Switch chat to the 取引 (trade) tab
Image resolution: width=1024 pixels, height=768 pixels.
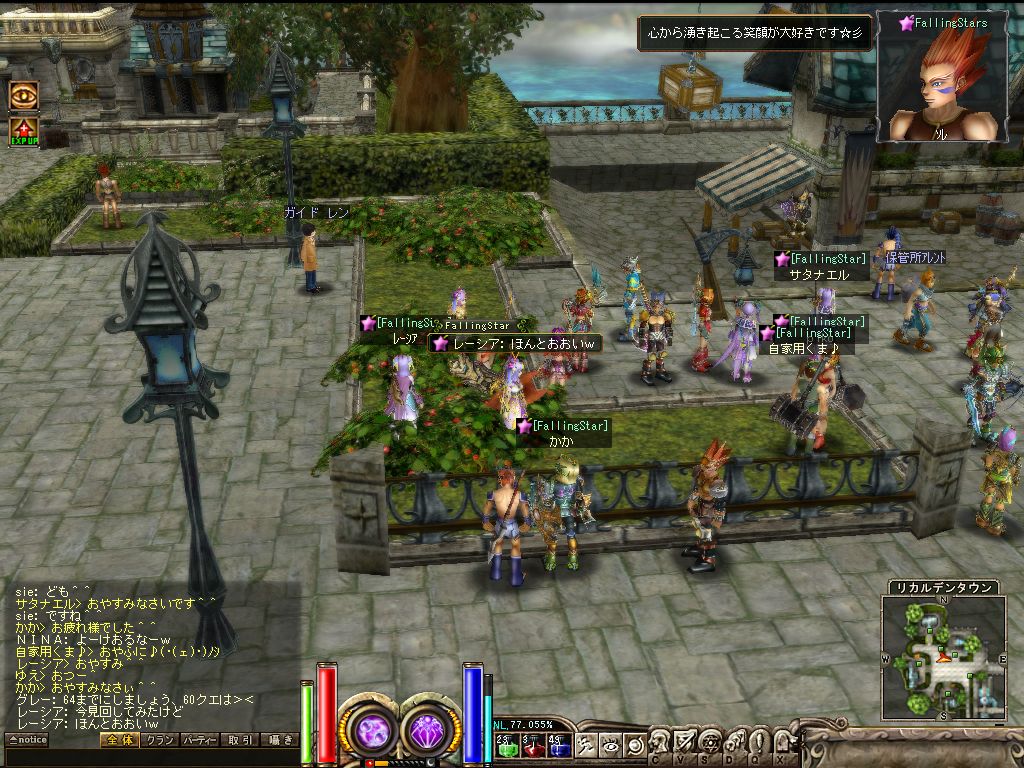pyautogui.click(x=240, y=740)
